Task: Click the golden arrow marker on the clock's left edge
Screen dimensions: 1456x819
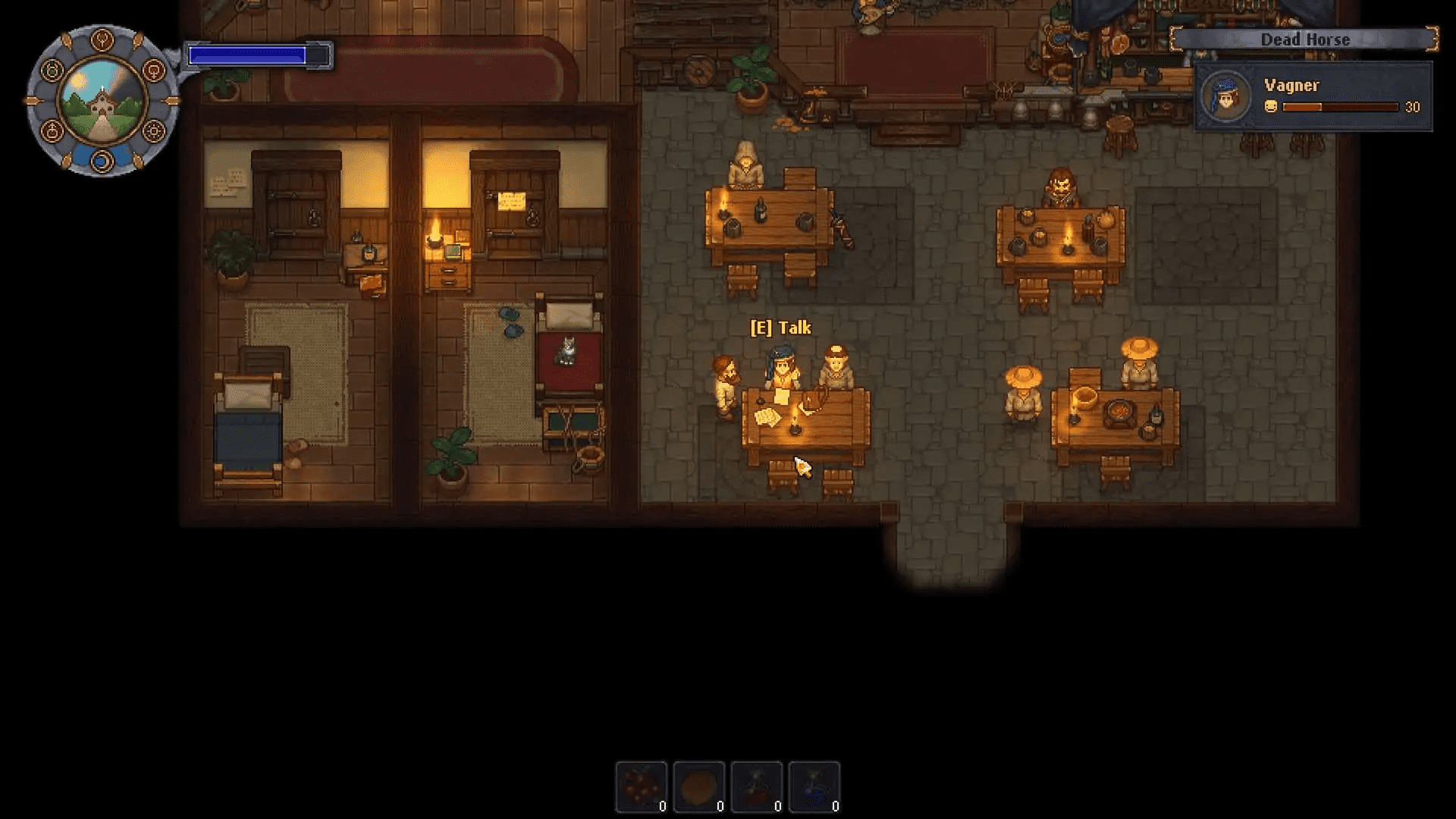Action: 32,100
